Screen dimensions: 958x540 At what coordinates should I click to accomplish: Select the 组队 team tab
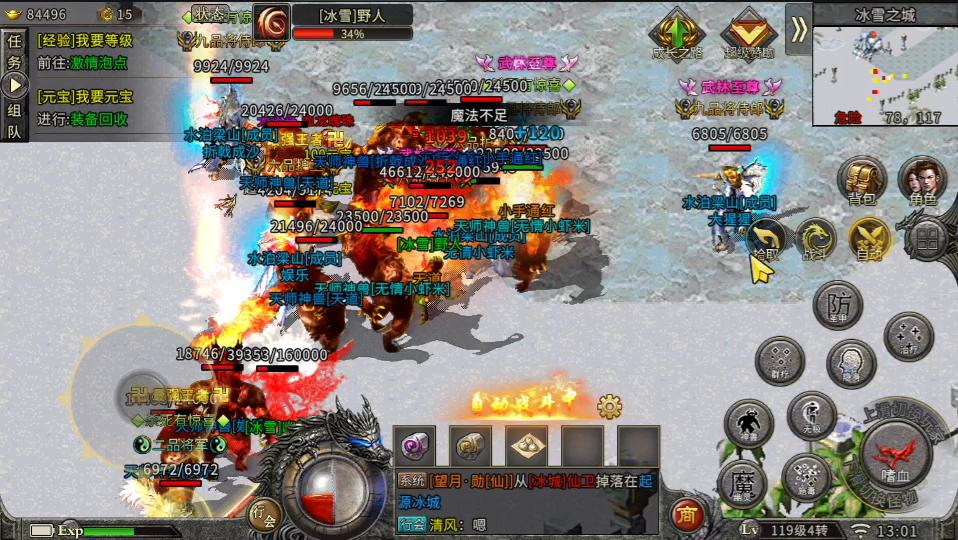point(15,119)
